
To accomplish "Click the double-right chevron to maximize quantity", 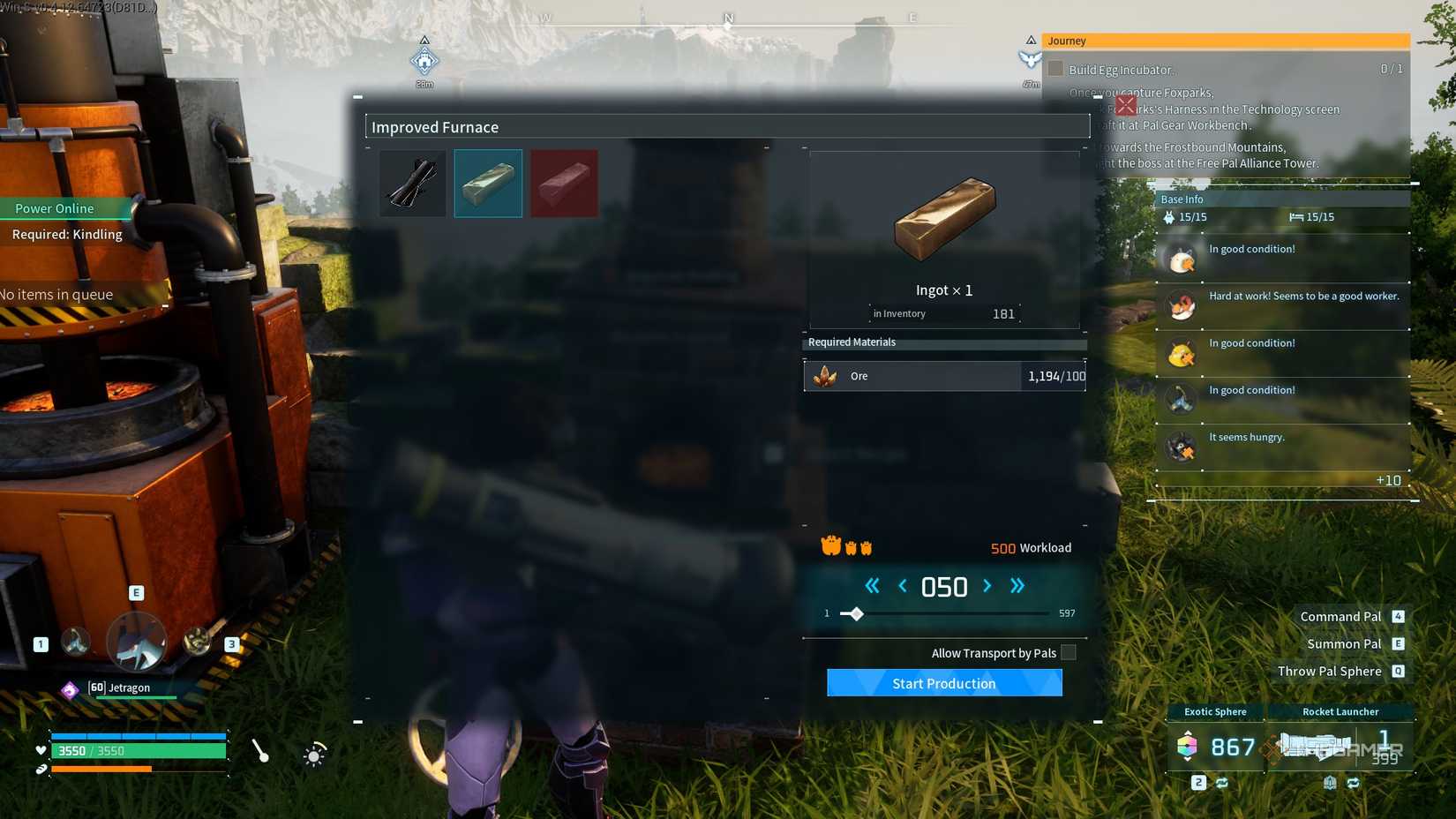I will pyautogui.click(x=1017, y=585).
